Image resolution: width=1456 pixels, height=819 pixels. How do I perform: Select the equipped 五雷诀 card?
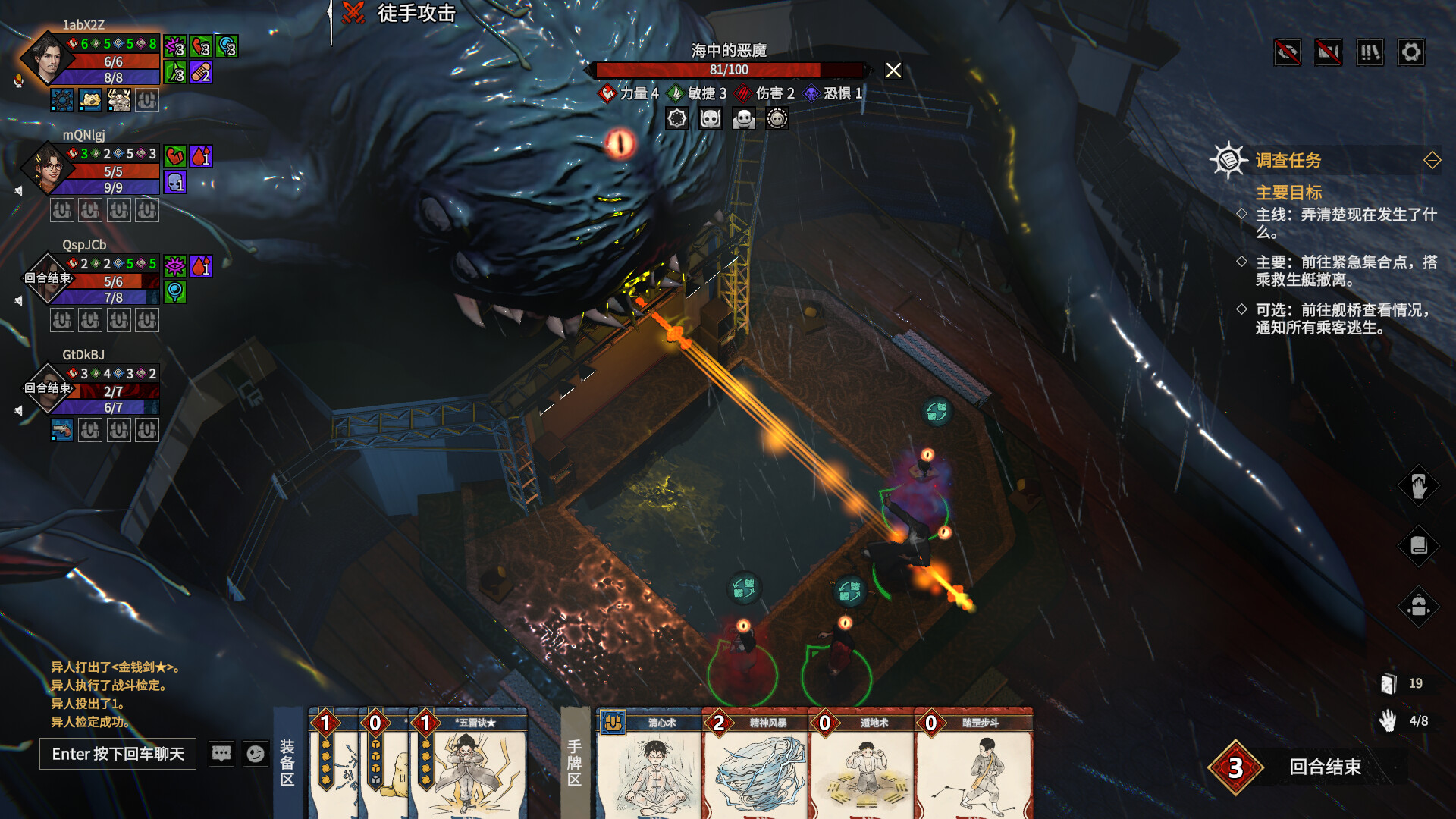click(469, 766)
